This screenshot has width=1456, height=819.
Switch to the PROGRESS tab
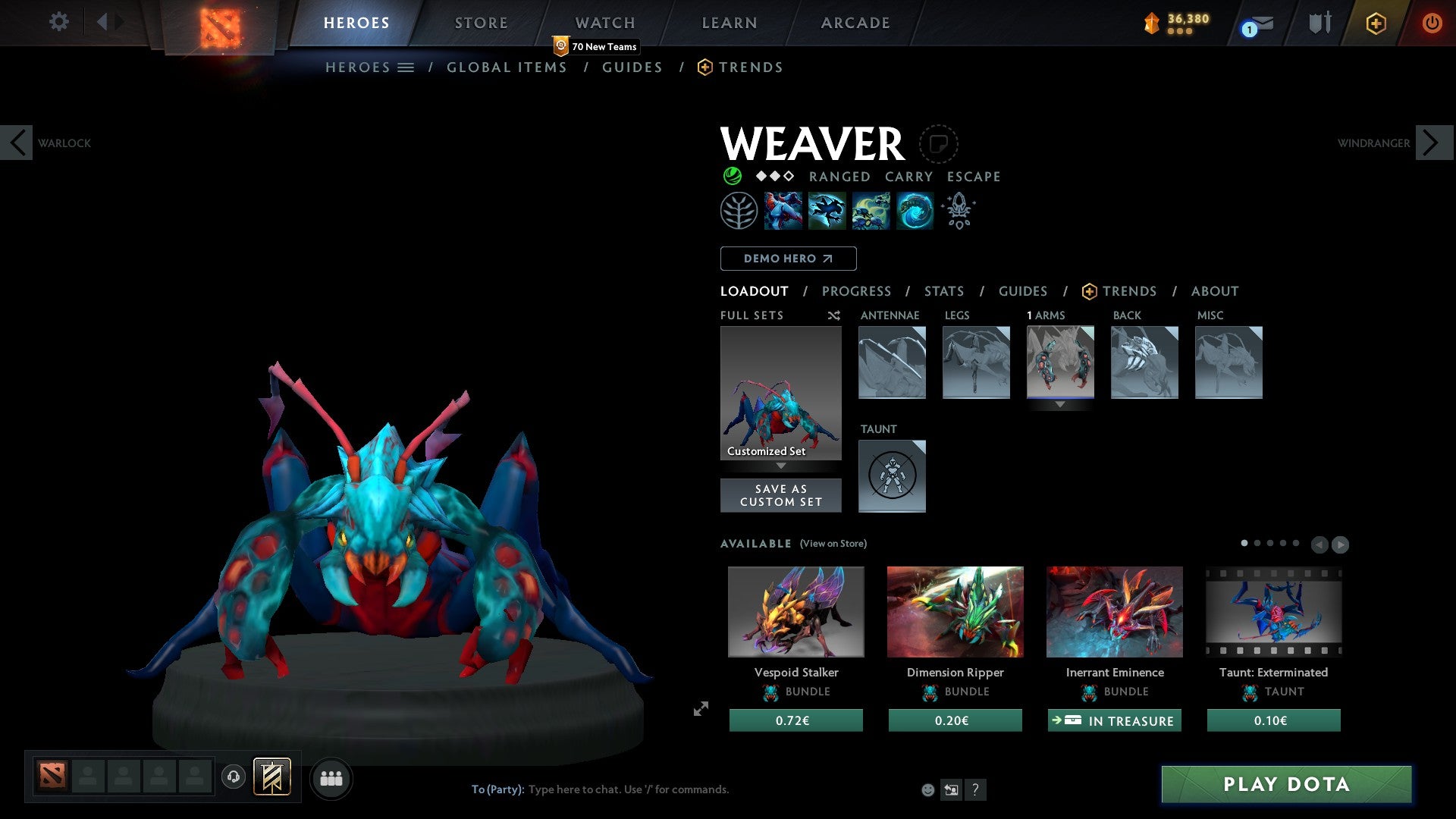856,291
